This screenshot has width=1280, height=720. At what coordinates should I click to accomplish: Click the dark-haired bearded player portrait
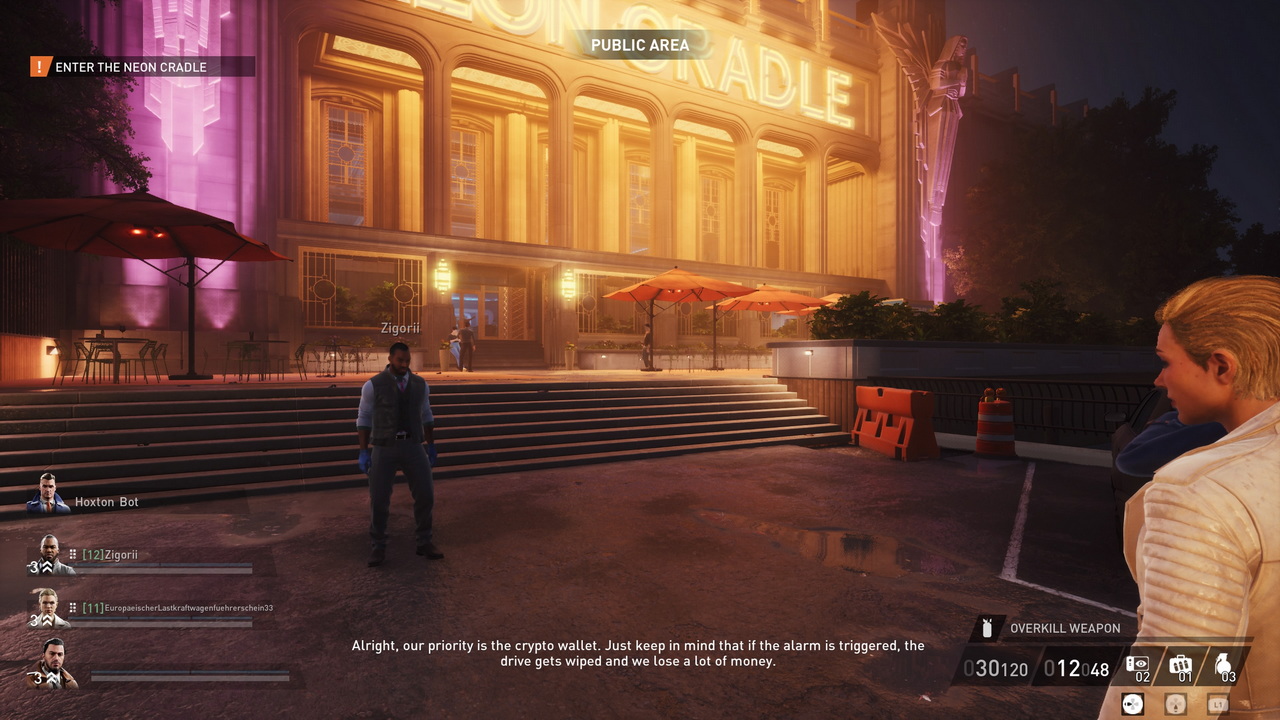[x=52, y=663]
